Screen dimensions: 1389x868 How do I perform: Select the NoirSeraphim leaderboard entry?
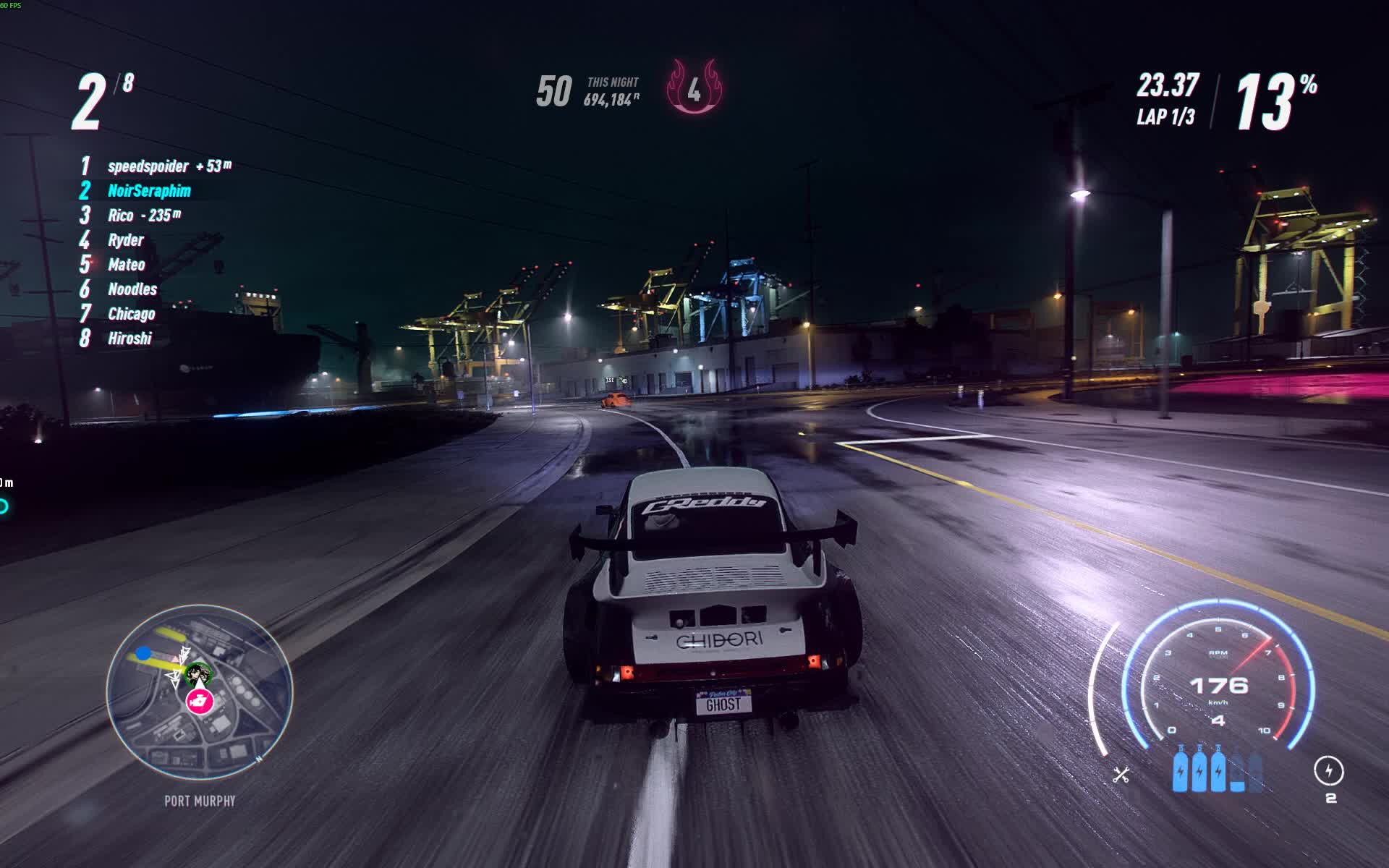click(x=148, y=191)
